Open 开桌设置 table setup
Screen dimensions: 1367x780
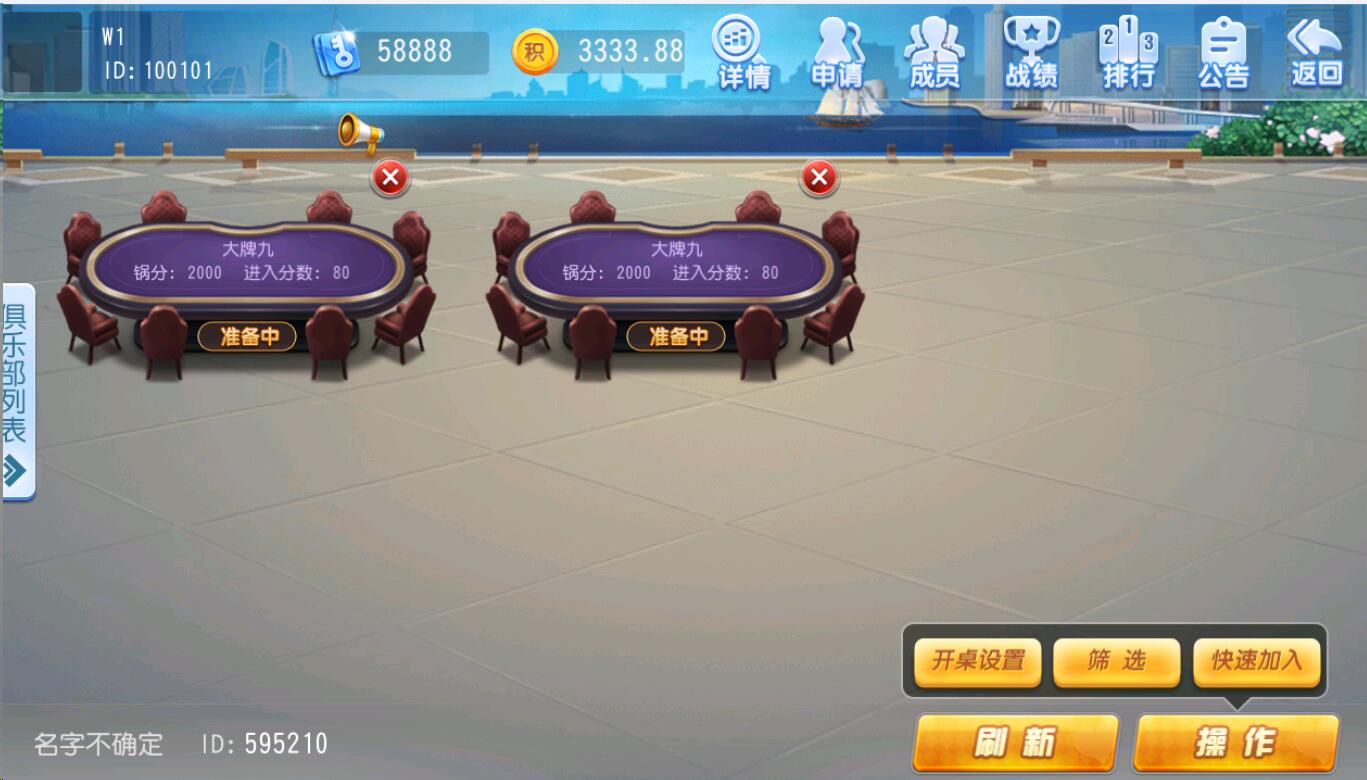click(975, 662)
